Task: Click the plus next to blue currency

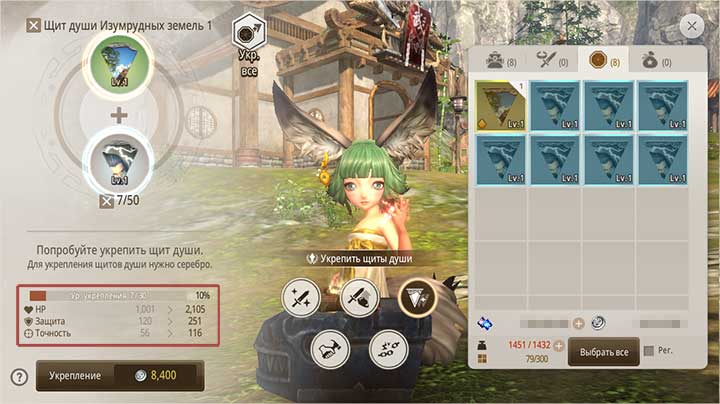Action: click(x=578, y=323)
